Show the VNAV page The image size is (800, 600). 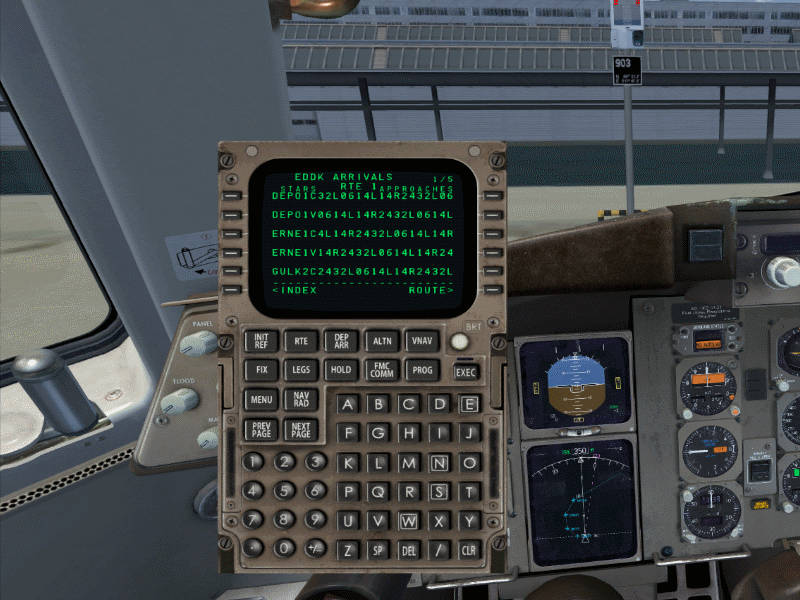click(422, 341)
